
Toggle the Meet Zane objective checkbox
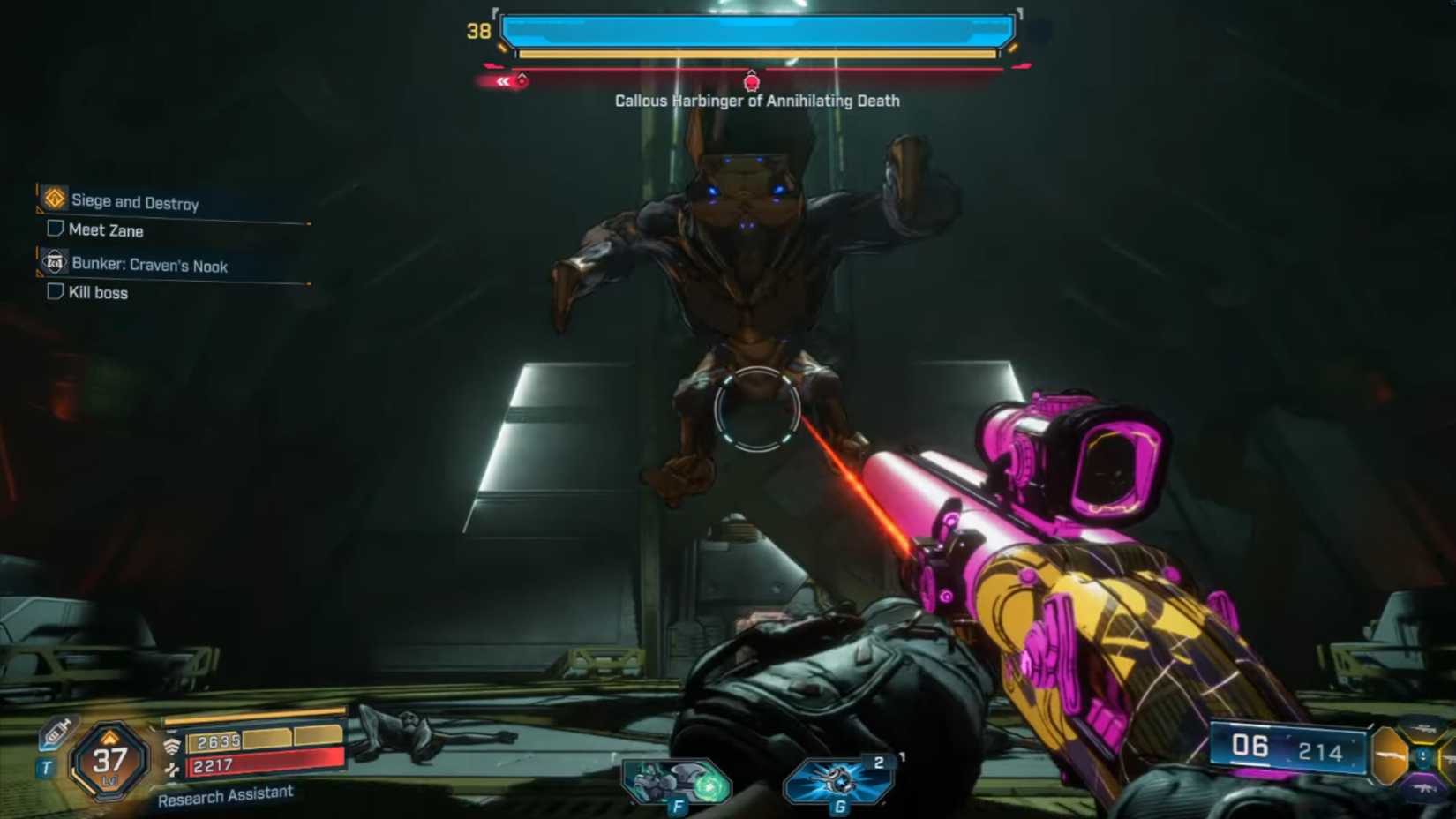(55, 229)
